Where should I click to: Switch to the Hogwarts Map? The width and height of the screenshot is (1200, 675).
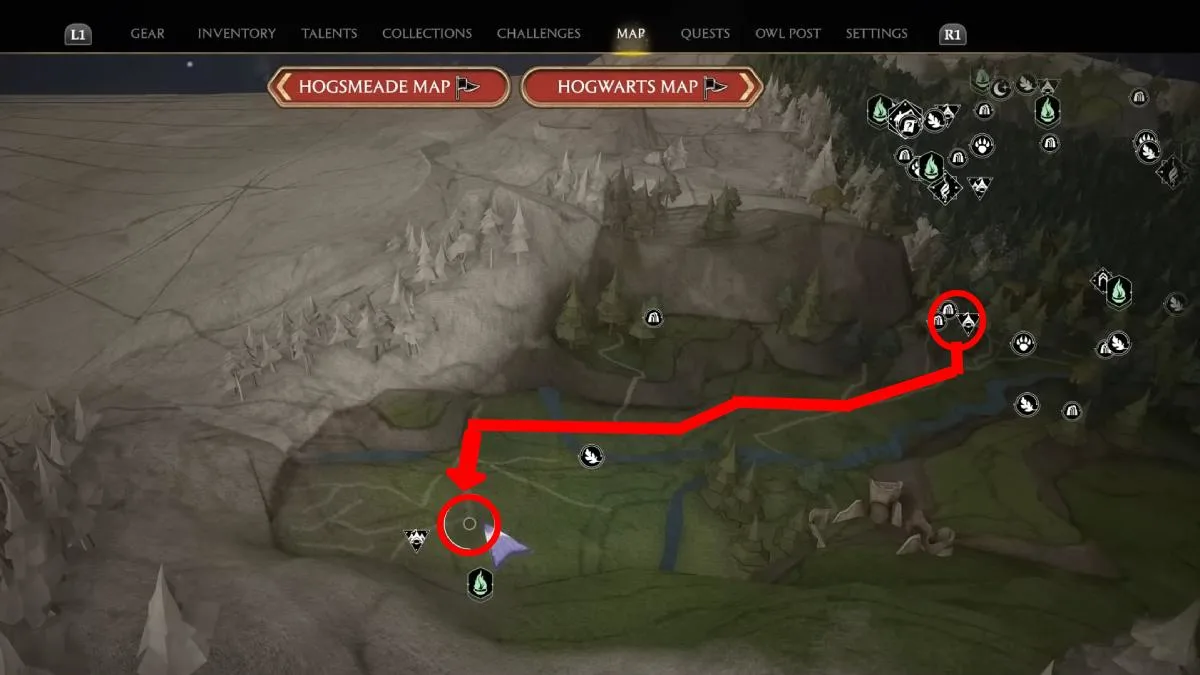pyautogui.click(x=641, y=87)
